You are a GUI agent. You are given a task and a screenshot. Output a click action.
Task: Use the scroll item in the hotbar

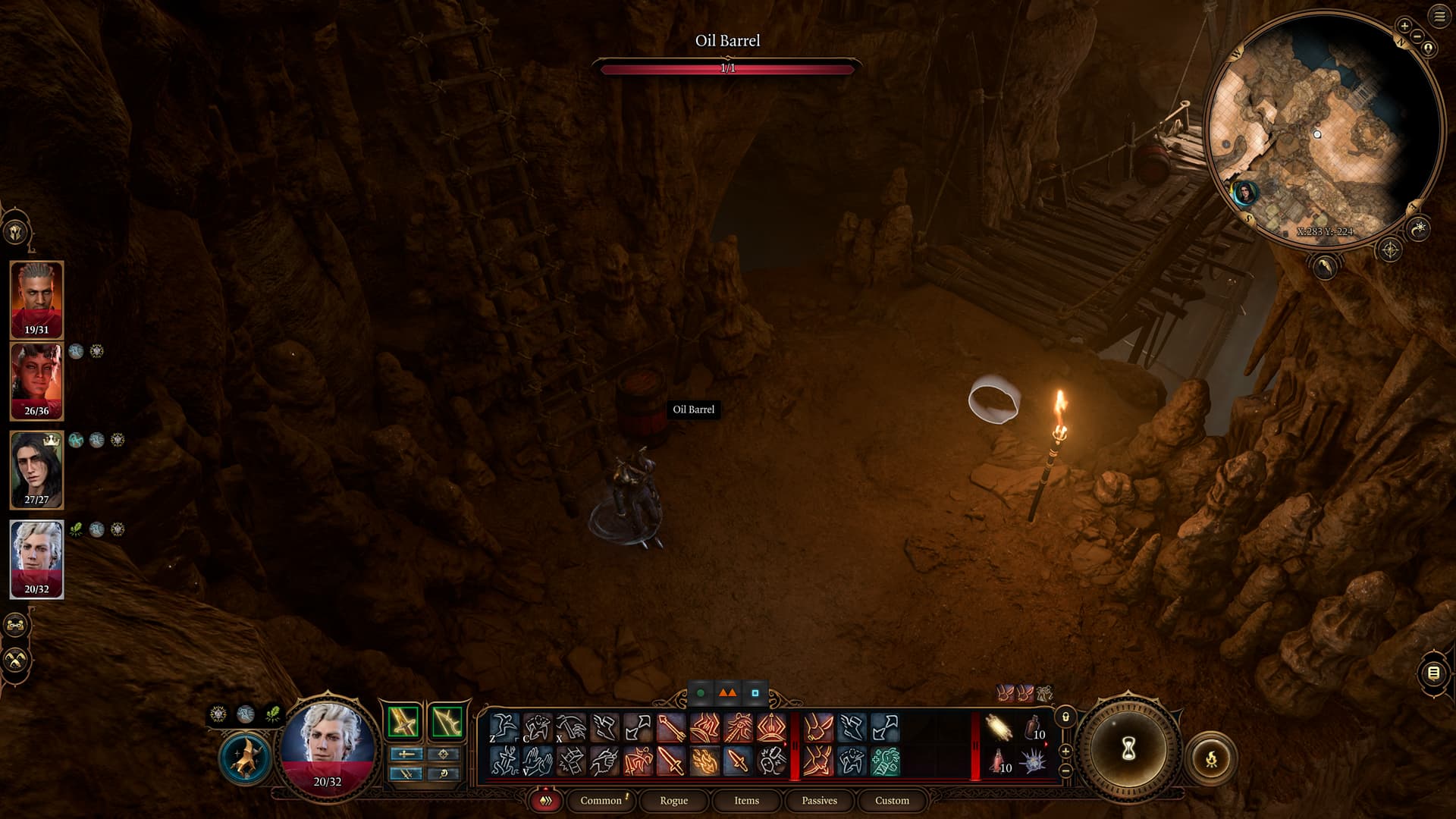(x=999, y=728)
